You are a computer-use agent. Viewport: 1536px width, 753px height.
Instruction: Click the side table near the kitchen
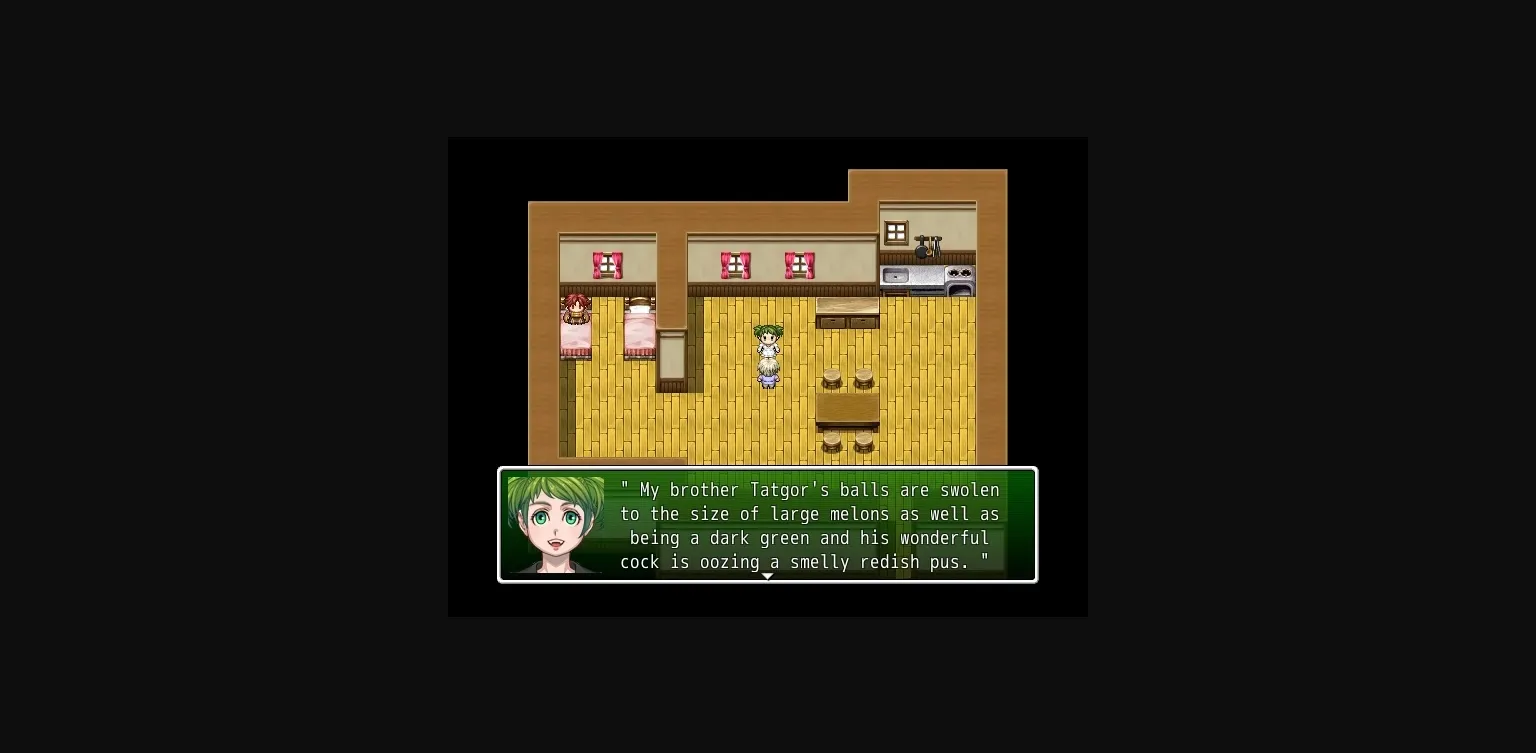click(x=847, y=303)
